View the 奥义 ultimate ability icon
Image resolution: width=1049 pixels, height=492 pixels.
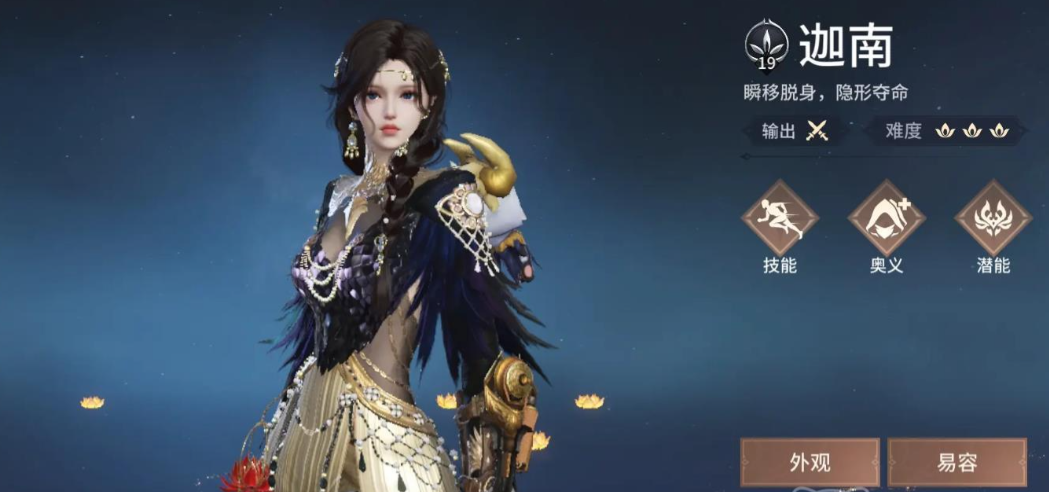pyautogui.click(x=886, y=218)
